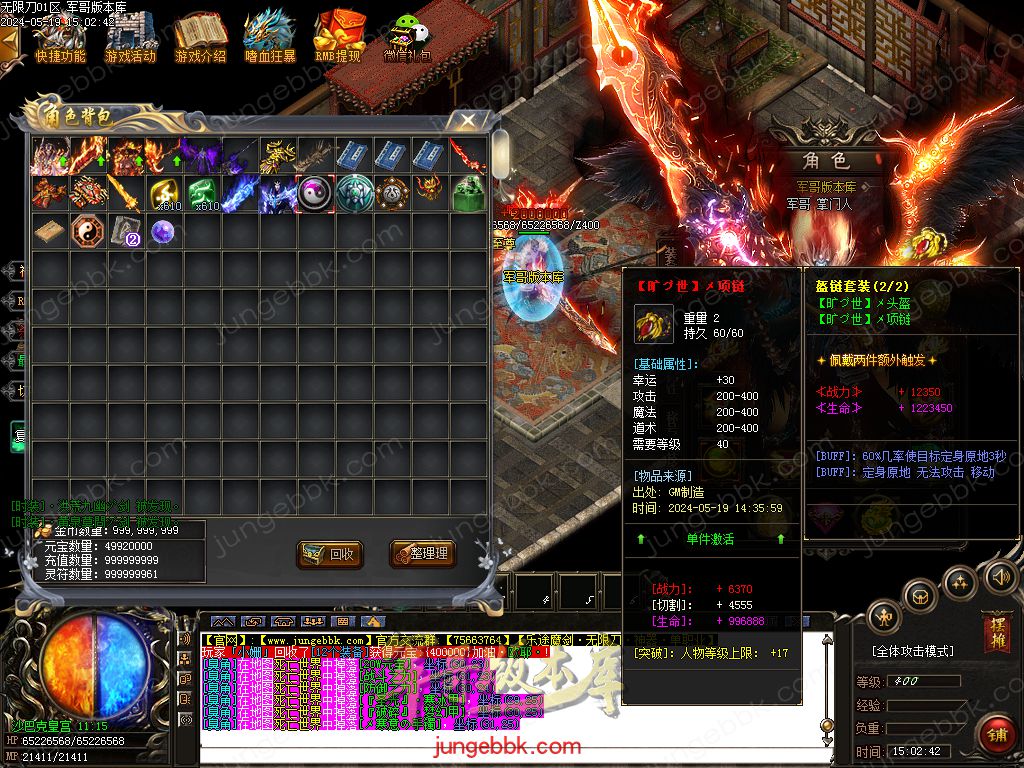1024x768 pixels.
Task: Claim the 微信礼包 WeChat gift pack
Action: [407, 40]
